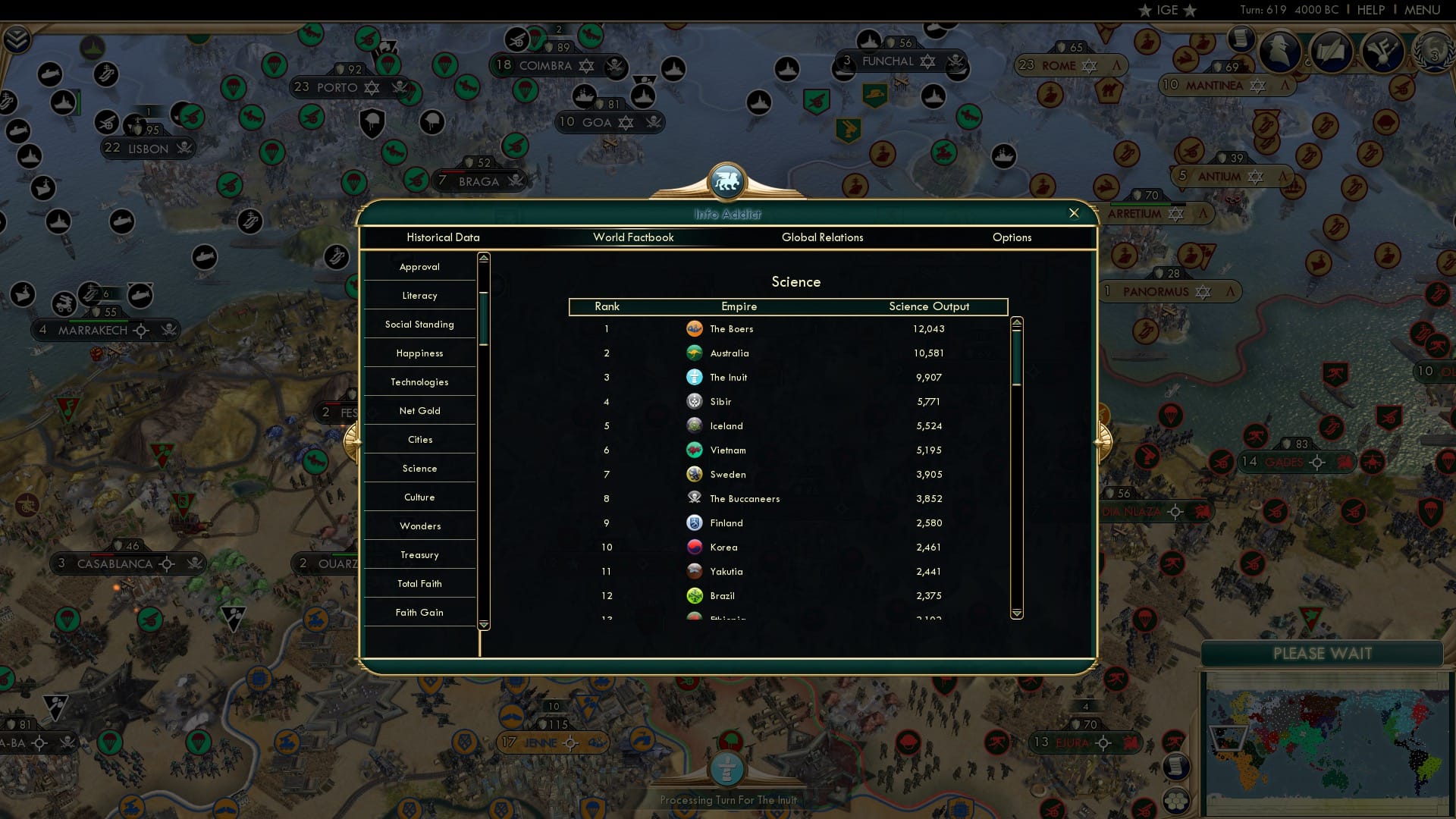1456x819 pixels.
Task: Open HELP from the top bar
Action: (1370, 10)
